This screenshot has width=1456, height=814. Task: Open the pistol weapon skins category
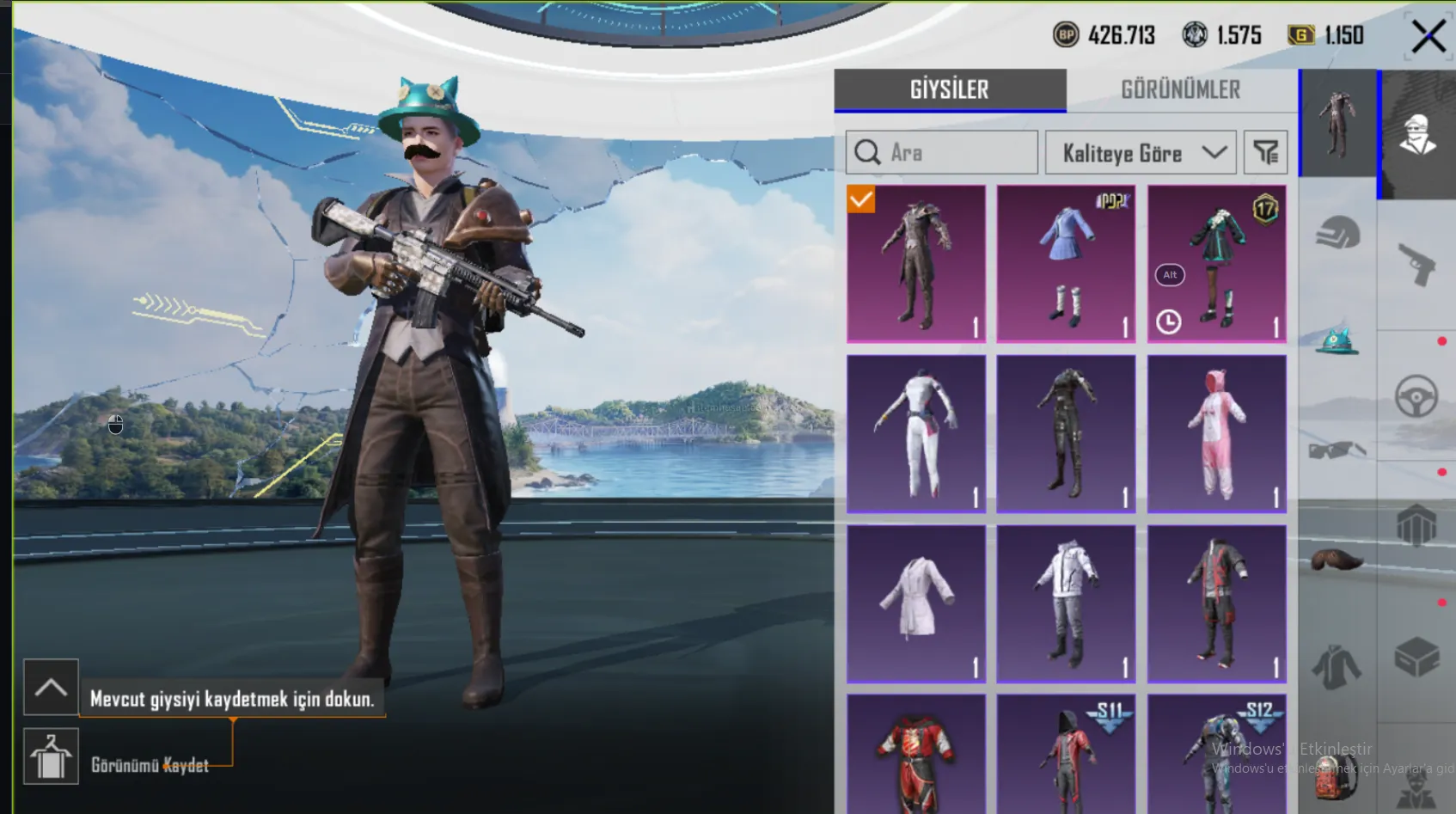(1416, 263)
